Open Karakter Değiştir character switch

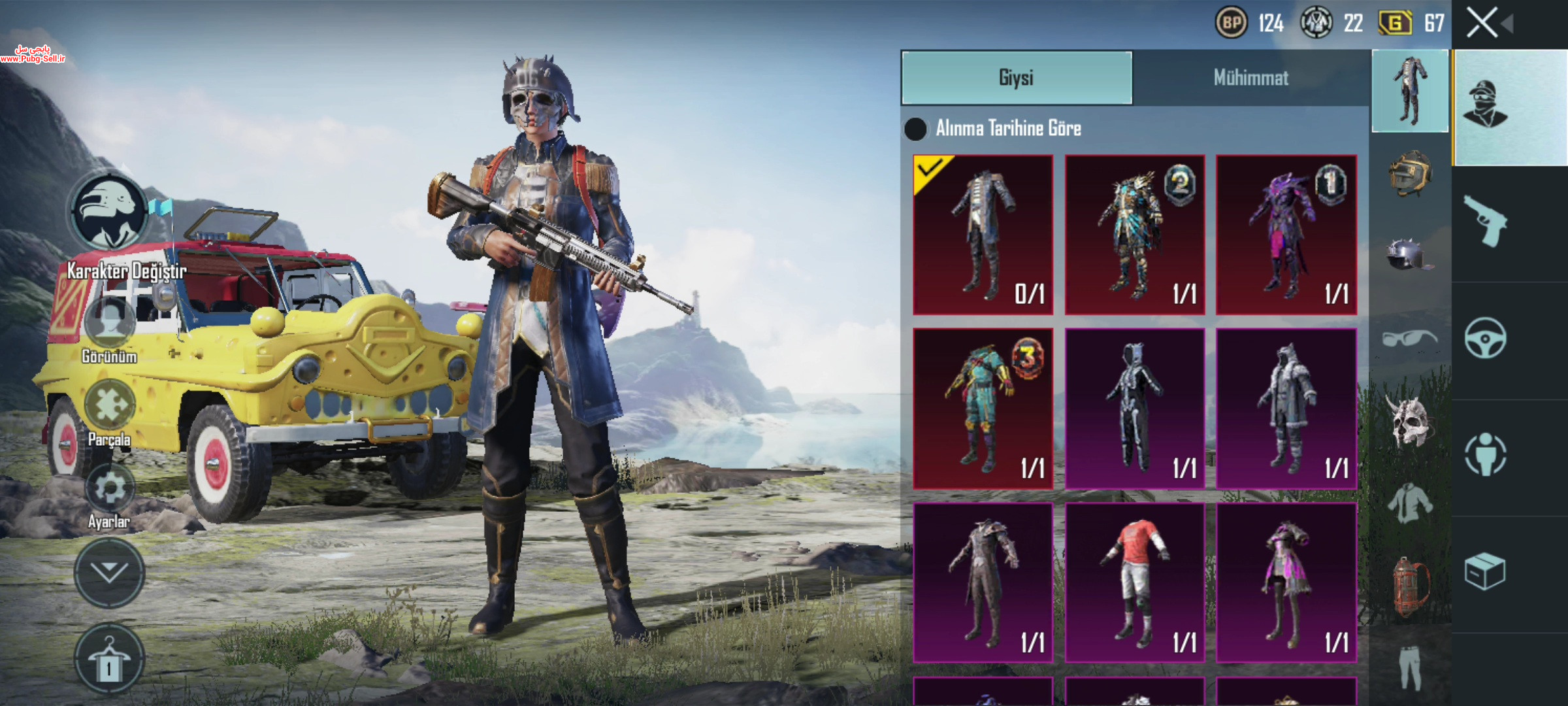[x=110, y=212]
